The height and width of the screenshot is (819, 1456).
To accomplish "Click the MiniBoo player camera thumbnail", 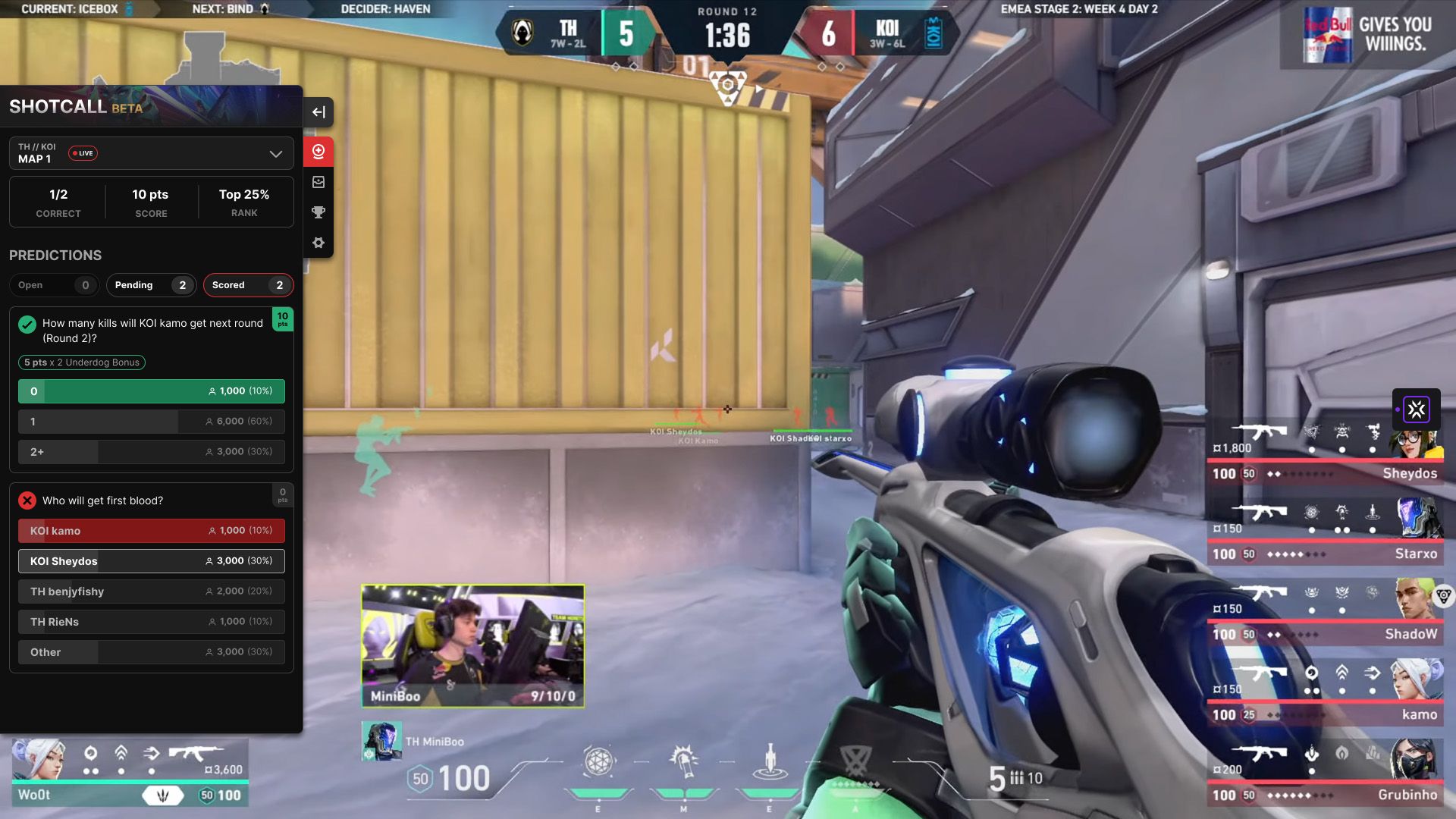I will [x=472, y=645].
